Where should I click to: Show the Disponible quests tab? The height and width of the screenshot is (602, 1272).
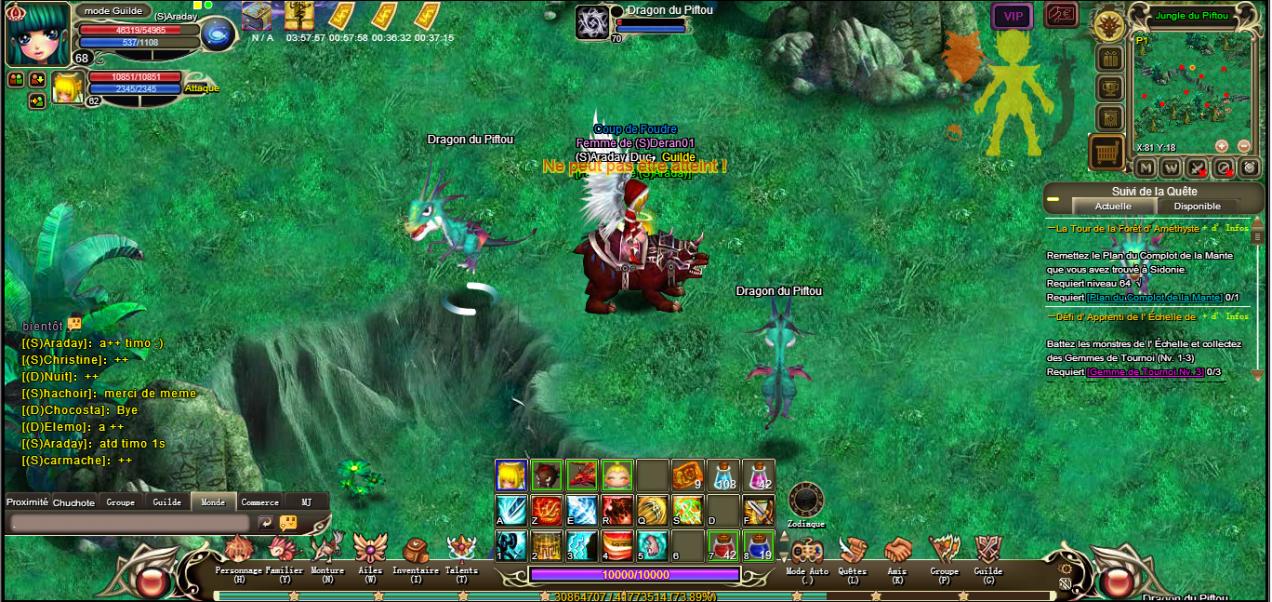(1197, 206)
